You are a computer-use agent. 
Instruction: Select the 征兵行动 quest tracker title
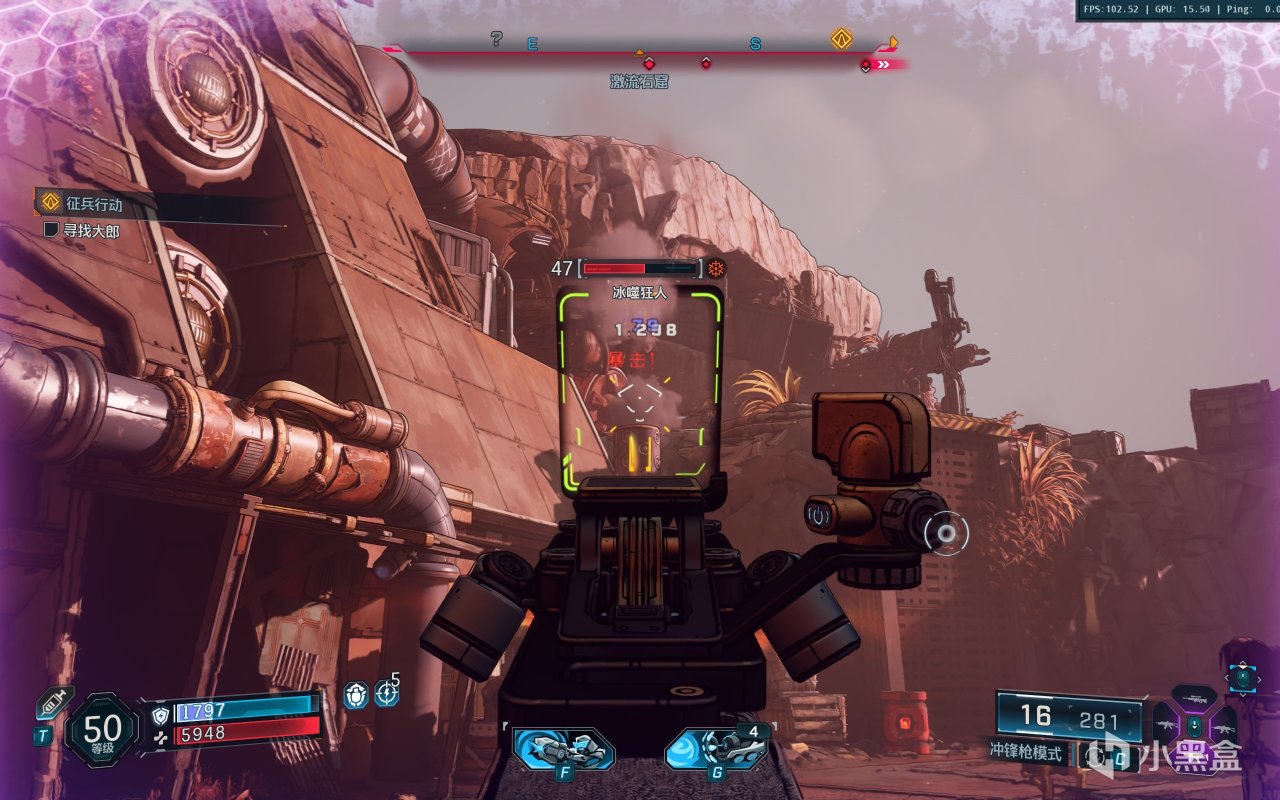(x=94, y=204)
